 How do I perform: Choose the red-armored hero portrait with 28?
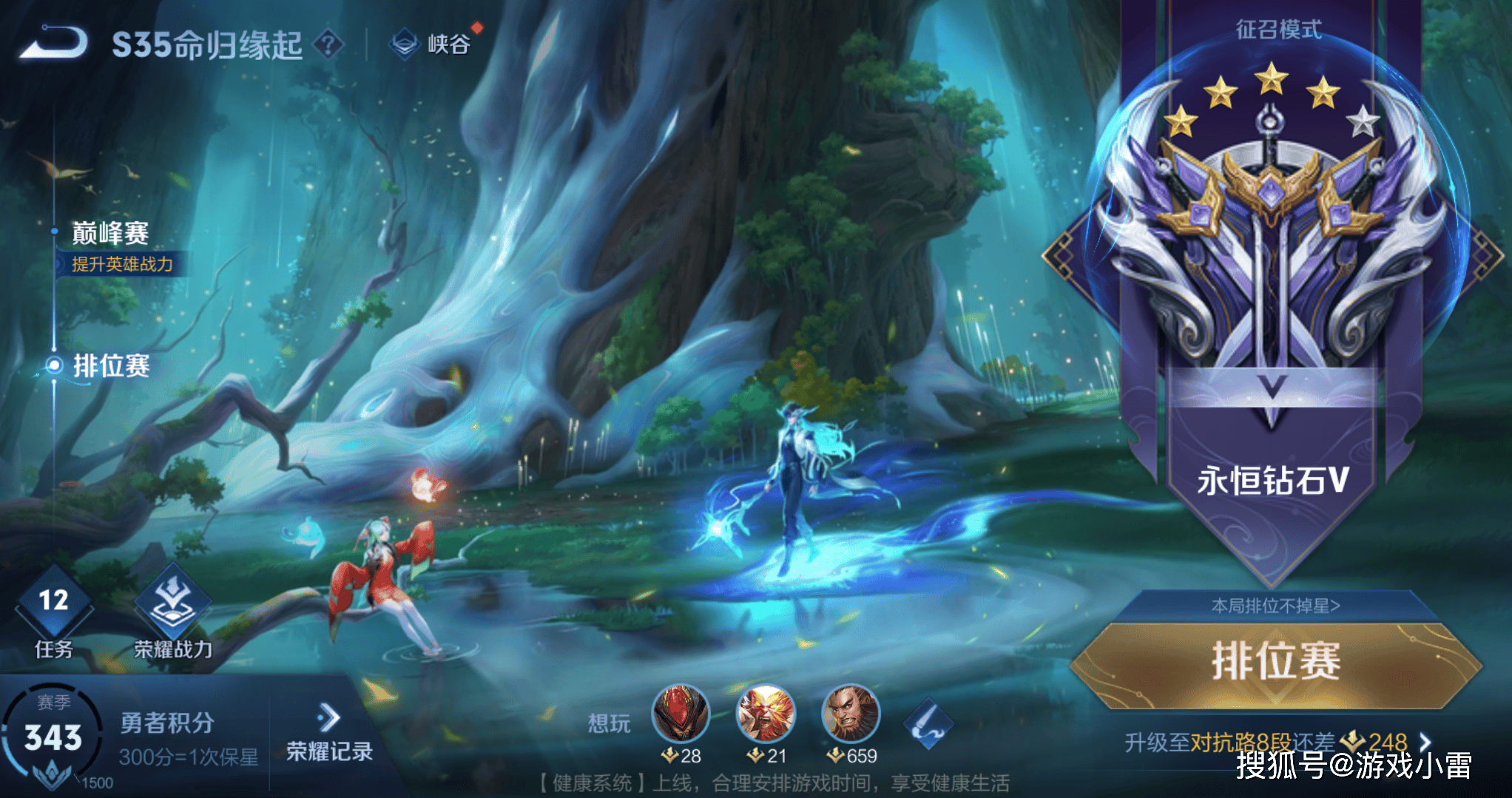click(681, 714)
